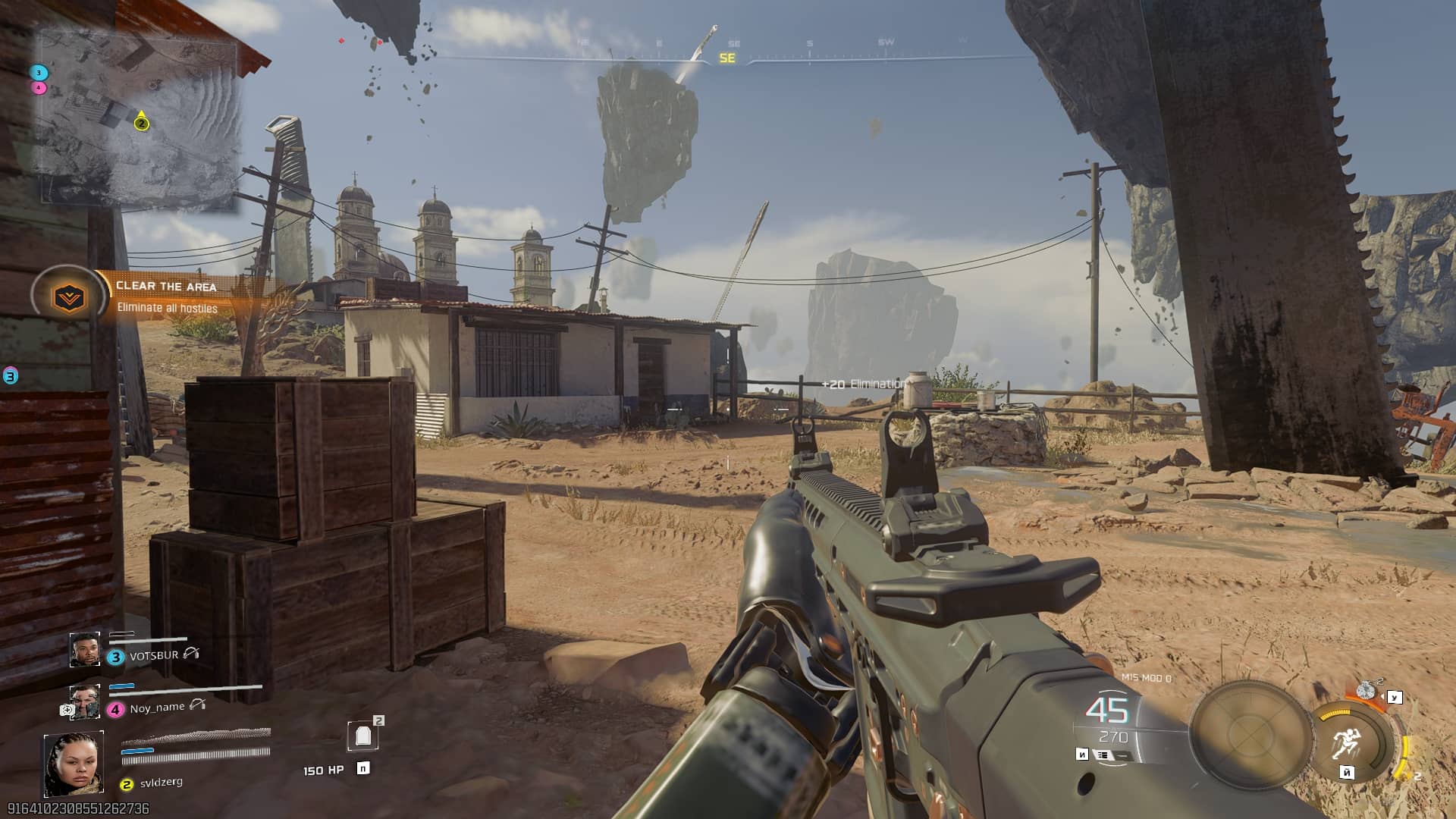Use the armor plate slot
This screenshot has width=1456, height=819.
[362, 735]
